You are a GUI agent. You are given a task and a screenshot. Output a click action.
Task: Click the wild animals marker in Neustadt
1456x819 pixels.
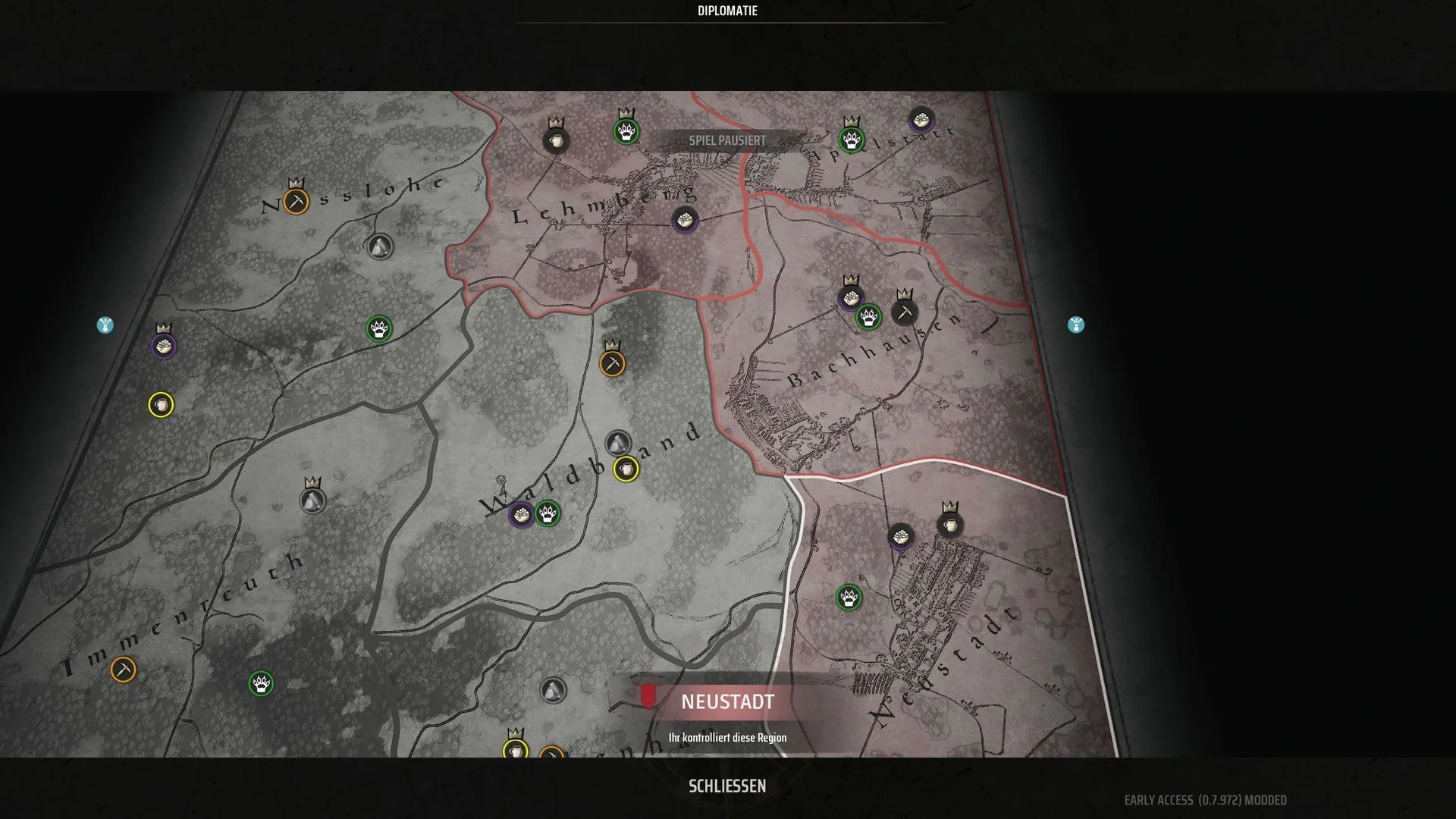point(849,598)
